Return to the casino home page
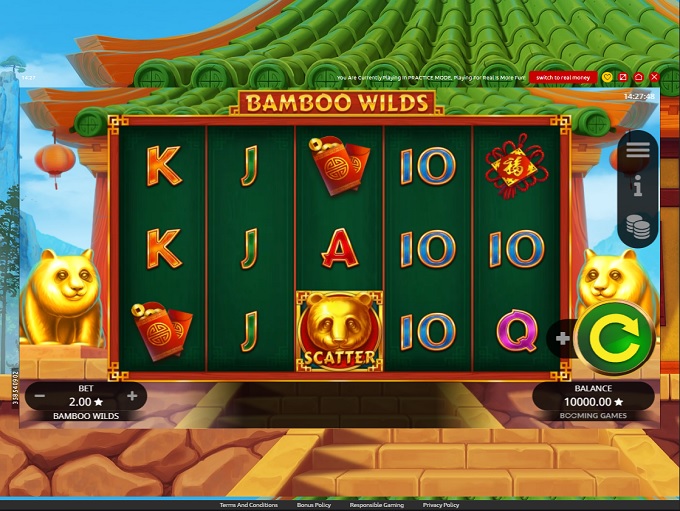The image size is (680, 511). pos(638,77)
